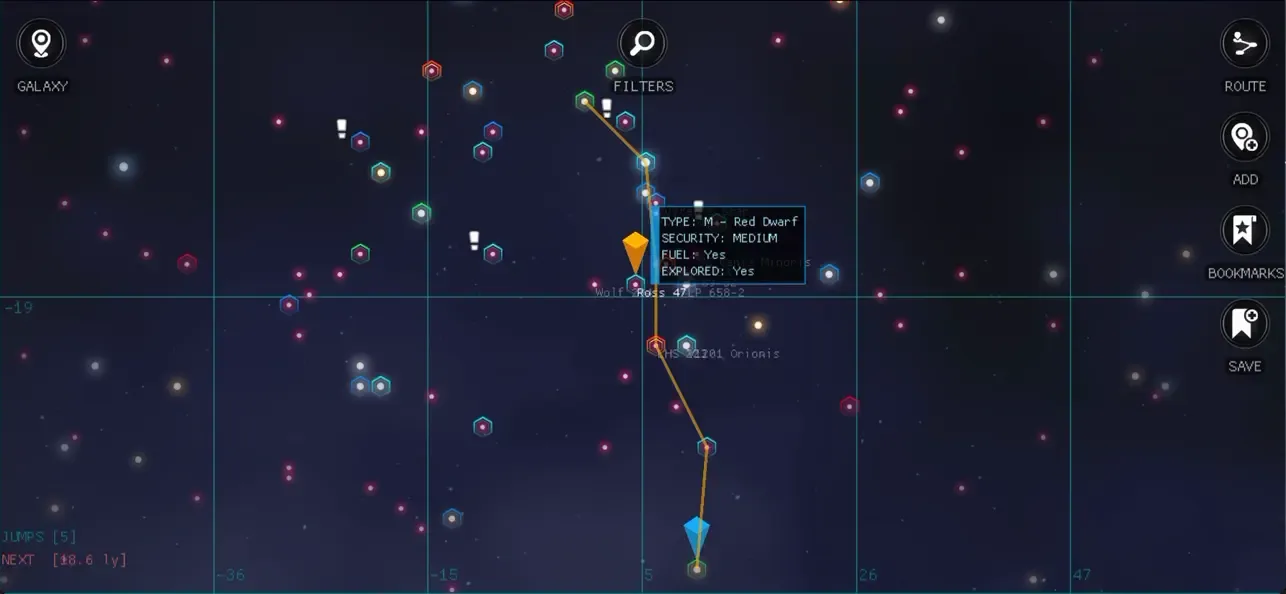Select the blue current-position marker
The height and width of the screenshot is (594, 1286).
pyautogui.click(x=697, y=536)
